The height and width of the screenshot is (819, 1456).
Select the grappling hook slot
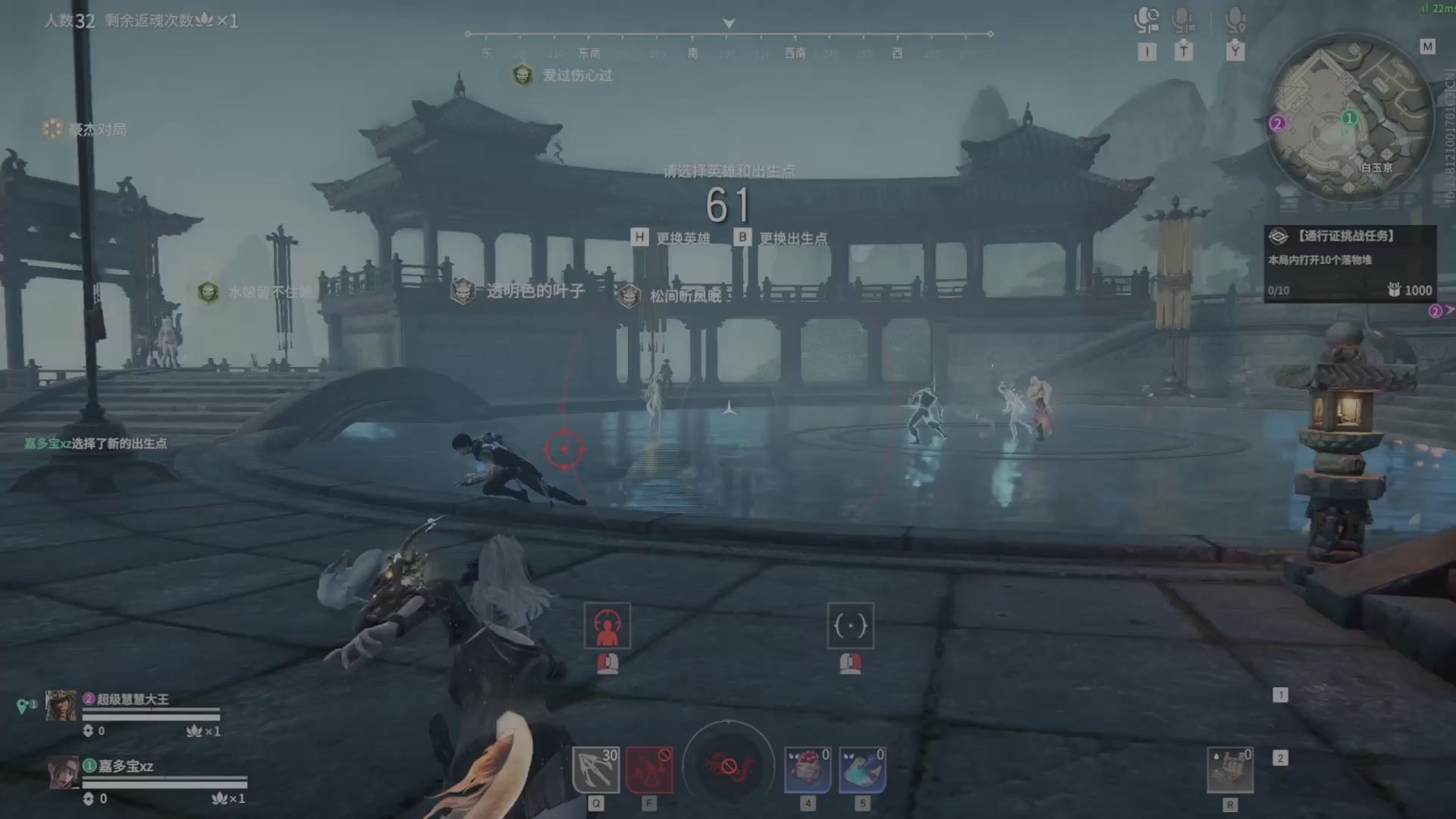[x=595, y=769]
